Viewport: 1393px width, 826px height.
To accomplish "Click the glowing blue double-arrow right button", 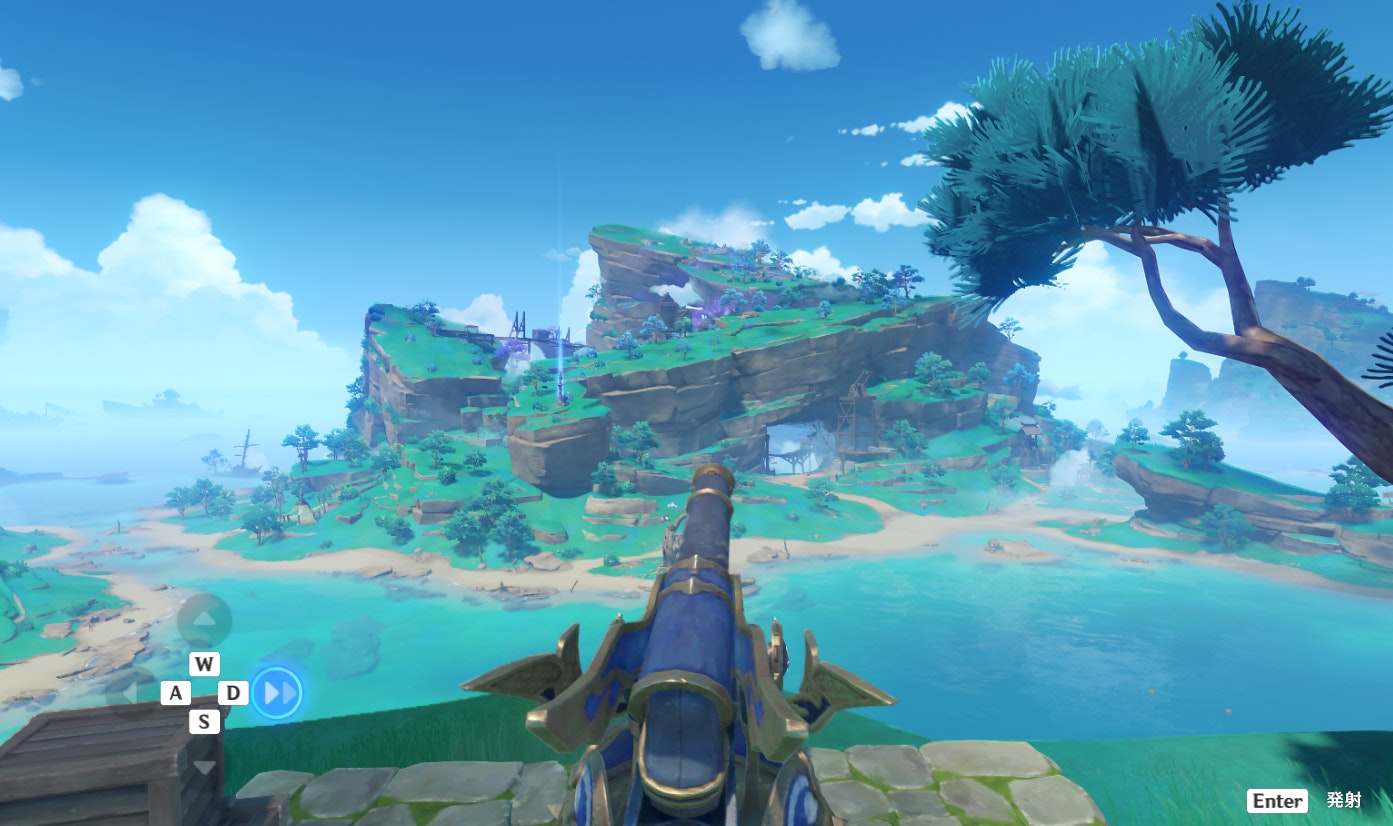I will click(276, 692).
